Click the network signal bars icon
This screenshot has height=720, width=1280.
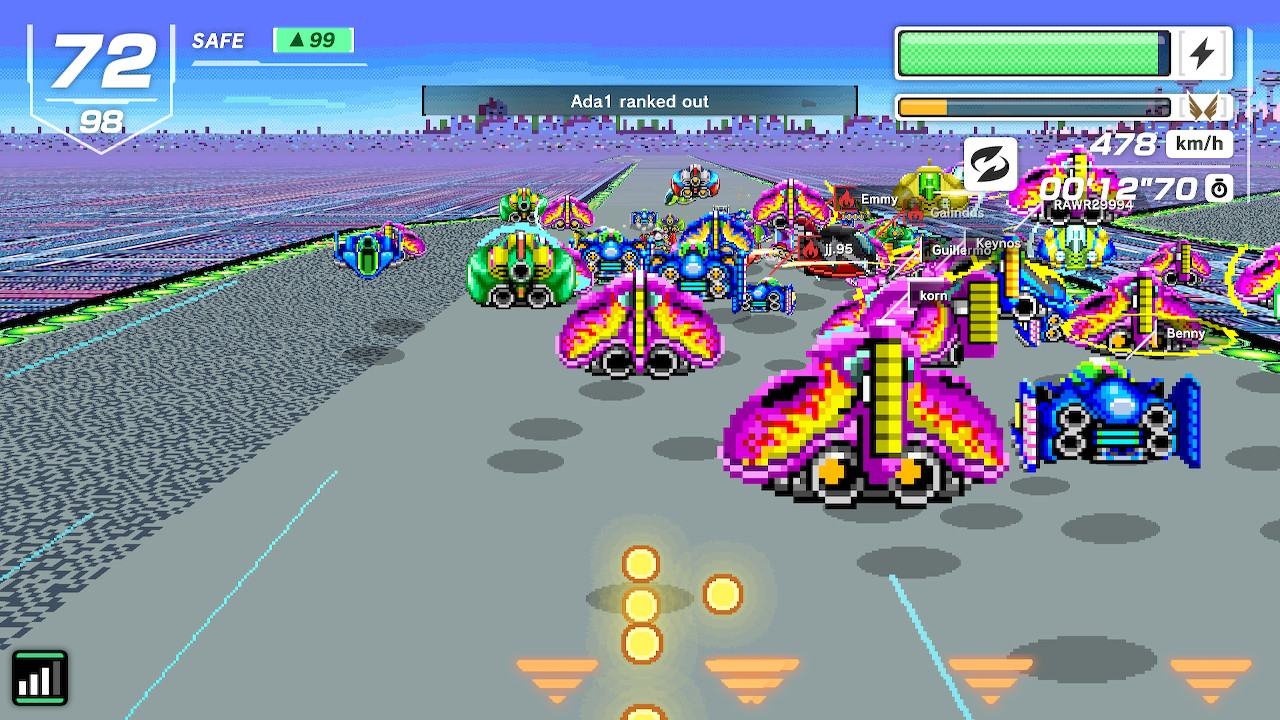[40, 676]
